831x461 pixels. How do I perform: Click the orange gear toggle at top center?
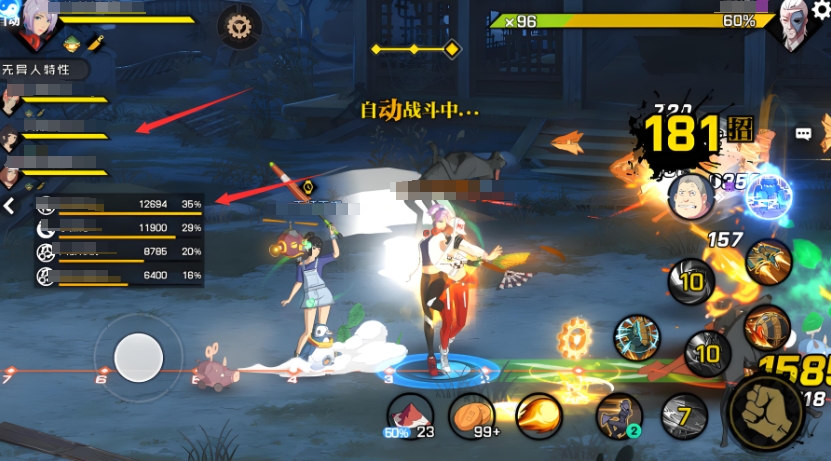[240, 25]
